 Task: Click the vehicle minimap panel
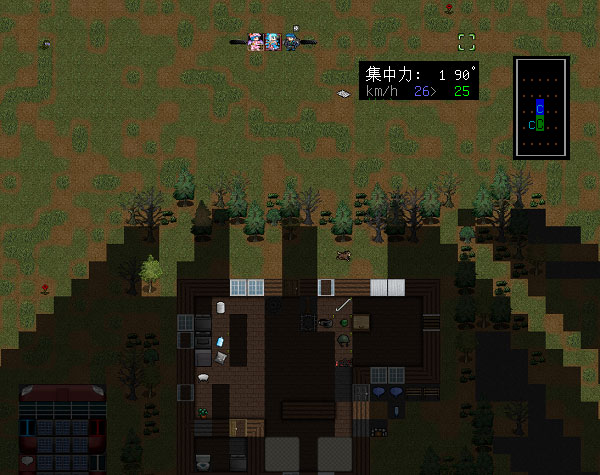pos(541,108)
